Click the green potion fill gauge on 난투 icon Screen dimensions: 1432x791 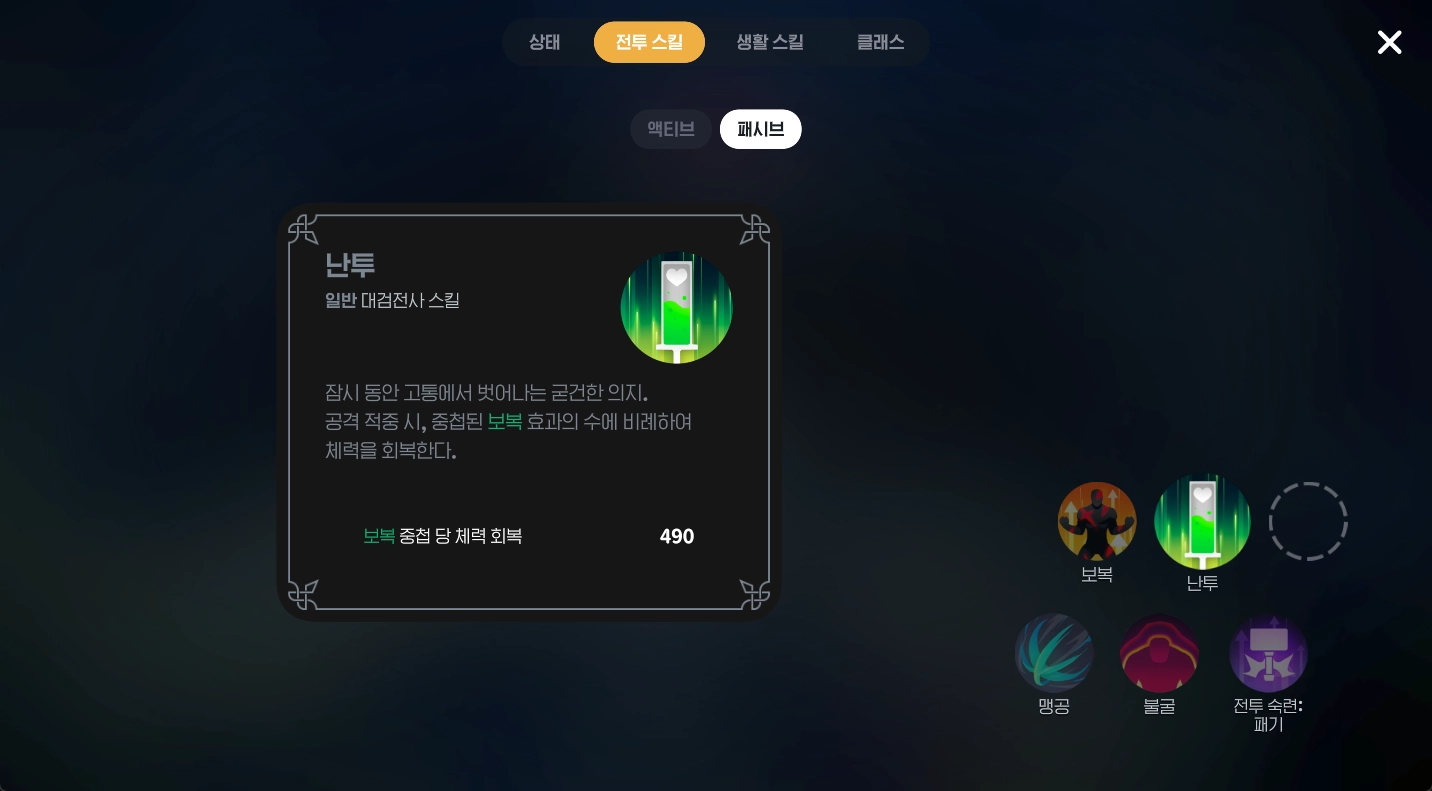click(x=677, y=320)
